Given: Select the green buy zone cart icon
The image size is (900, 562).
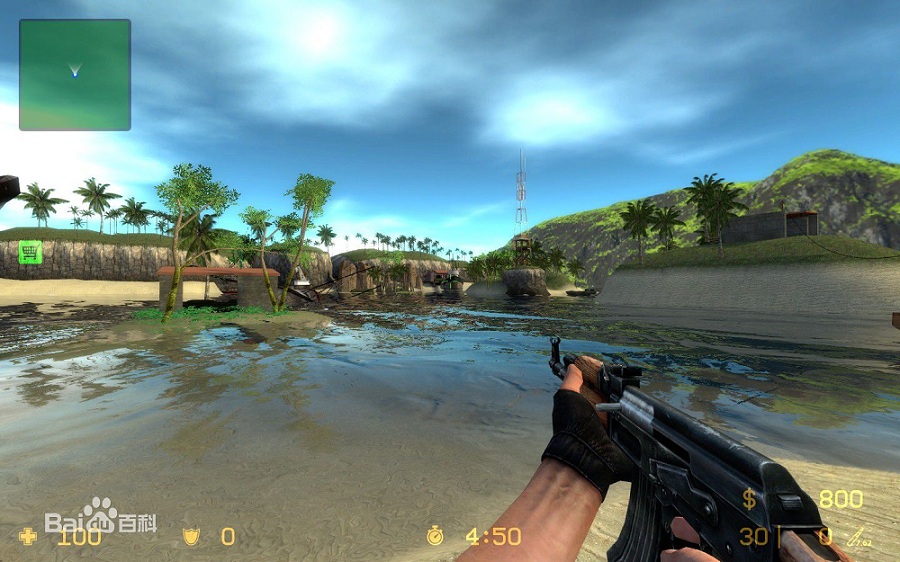Looking at the screenshot, I should (x=30, y=252).
